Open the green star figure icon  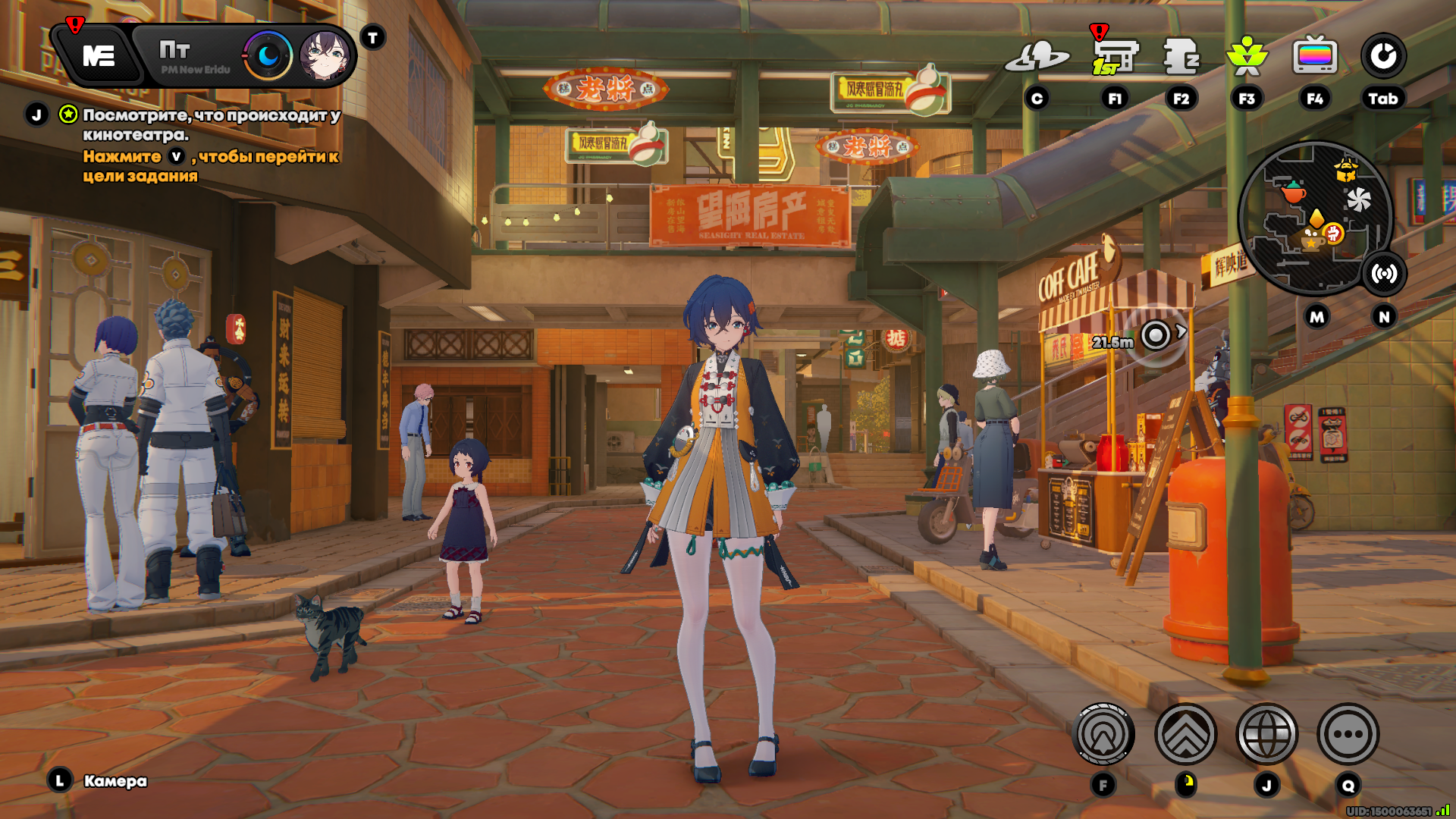[x=1247, y=56]
